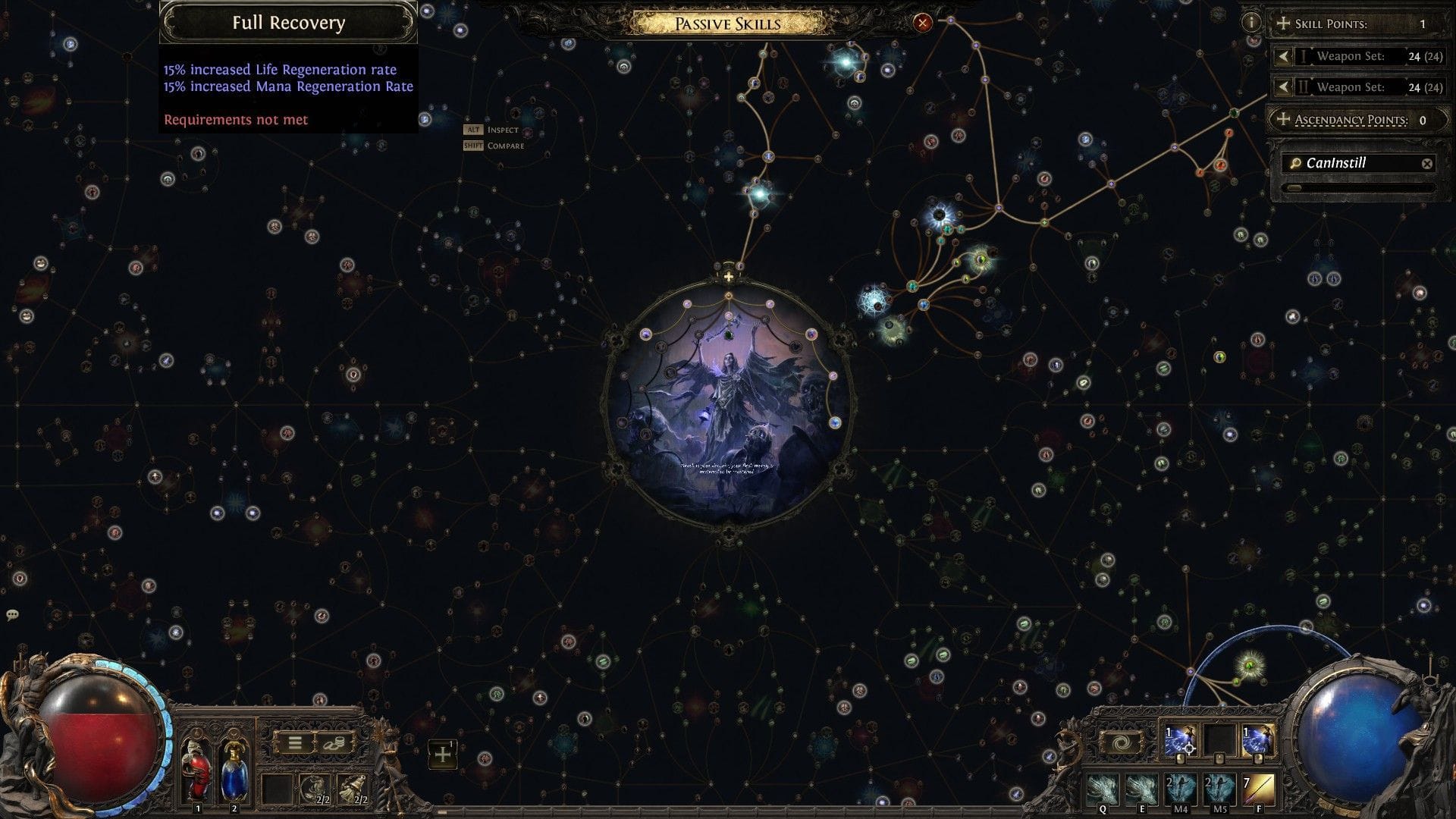The width and height of the screenshot is (1456, 819).
Task: Clear the CanInstill search text
Action: pos(1429,163)
